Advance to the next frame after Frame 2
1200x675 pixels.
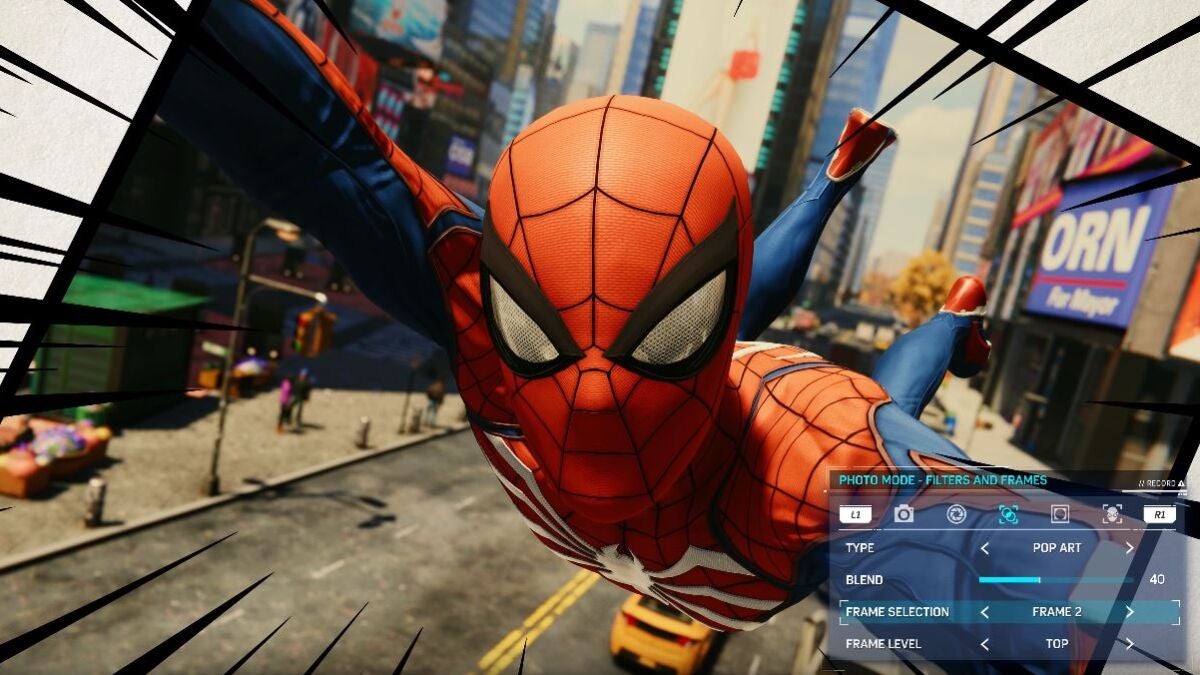click(1130, 612)
